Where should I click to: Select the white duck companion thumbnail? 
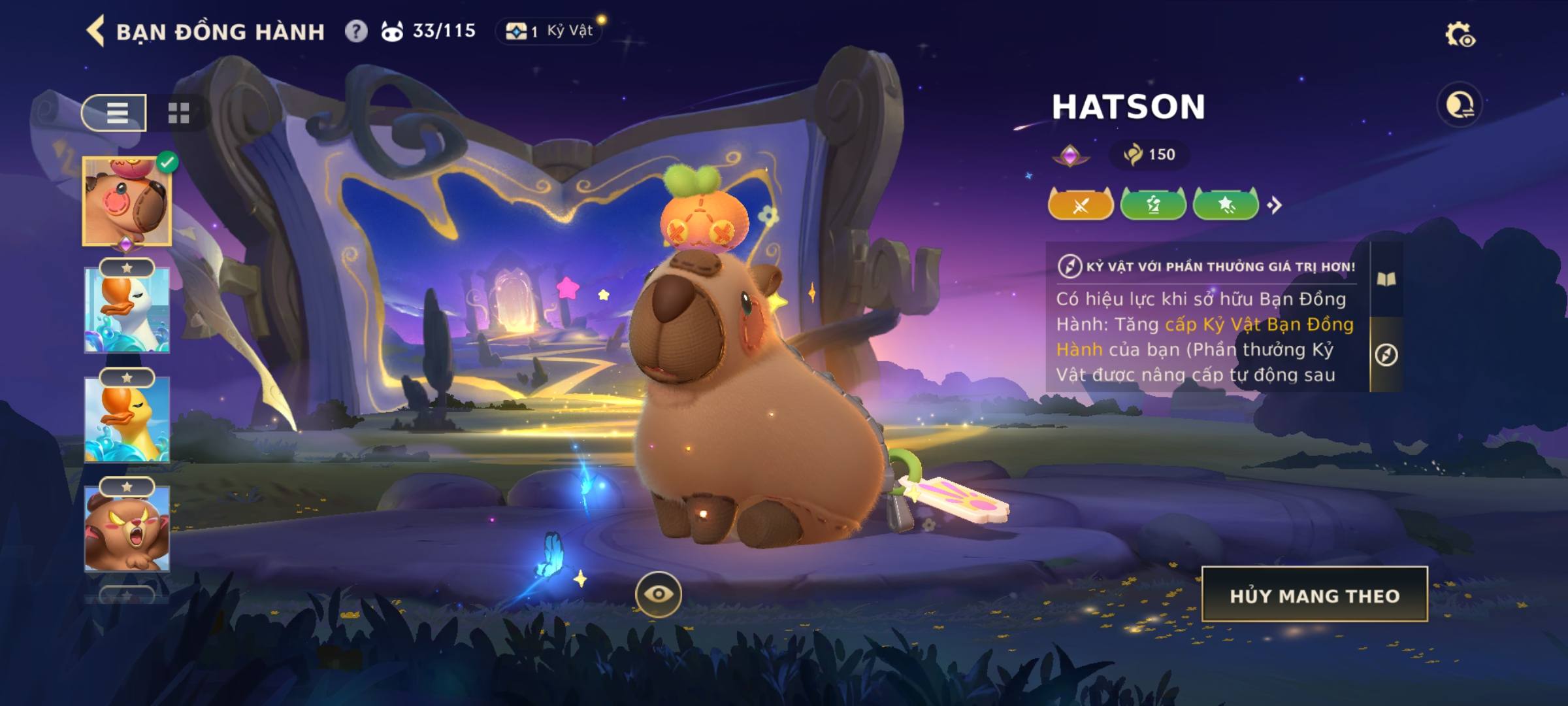coord(127,311)
